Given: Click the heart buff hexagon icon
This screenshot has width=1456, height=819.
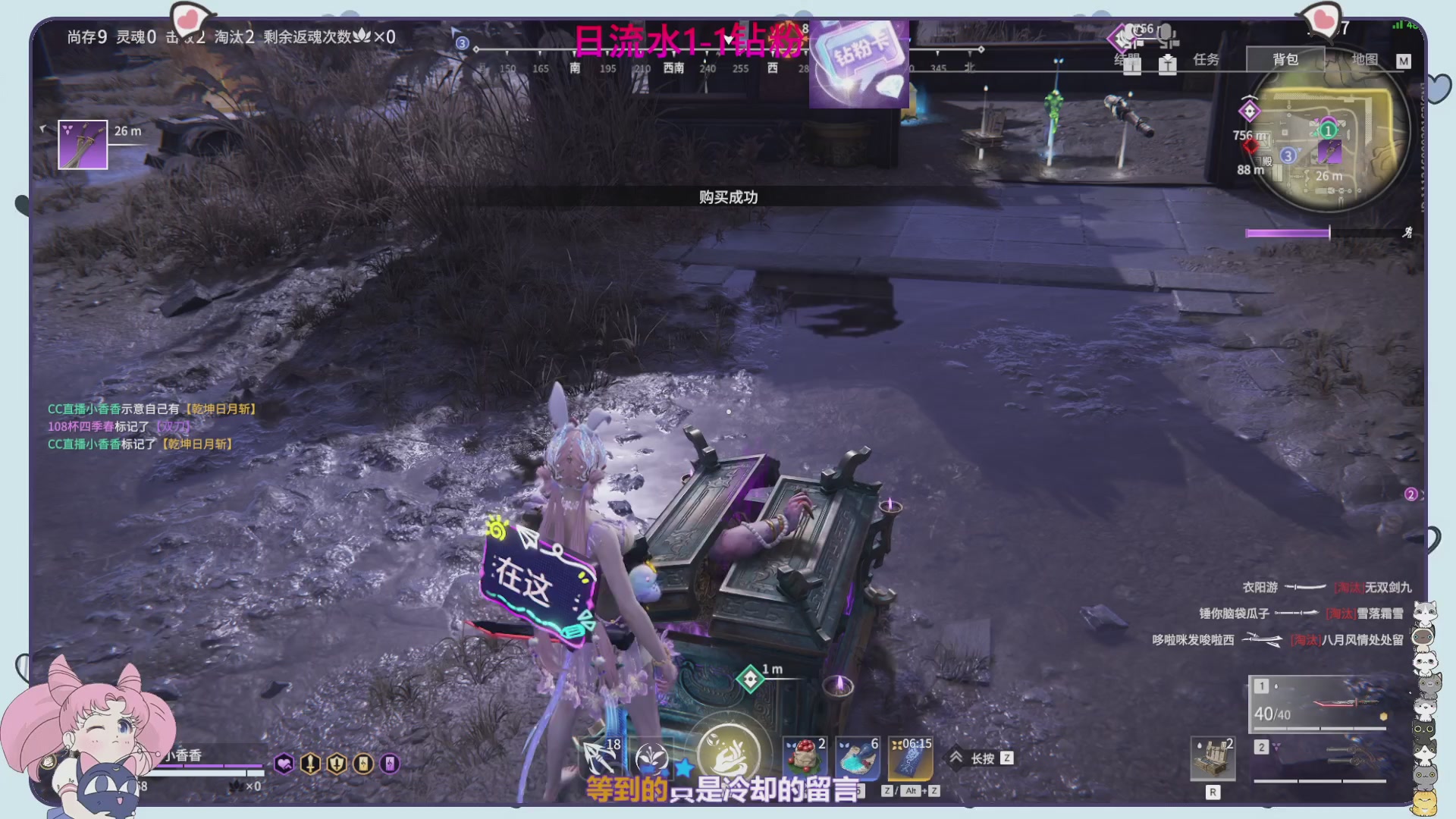Looking at the screenshot, I should (x=282, y=764).
